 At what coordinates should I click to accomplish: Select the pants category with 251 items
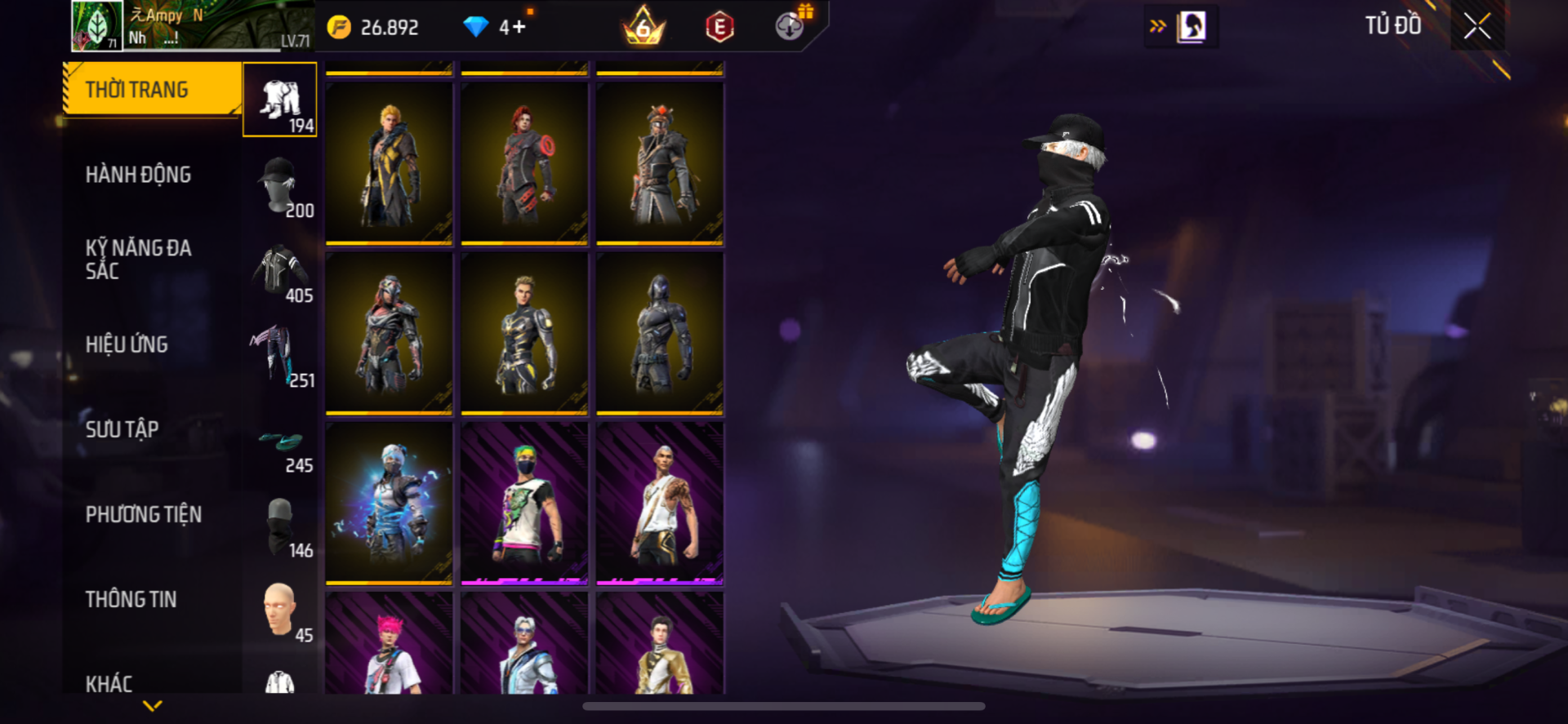[280, 355]
